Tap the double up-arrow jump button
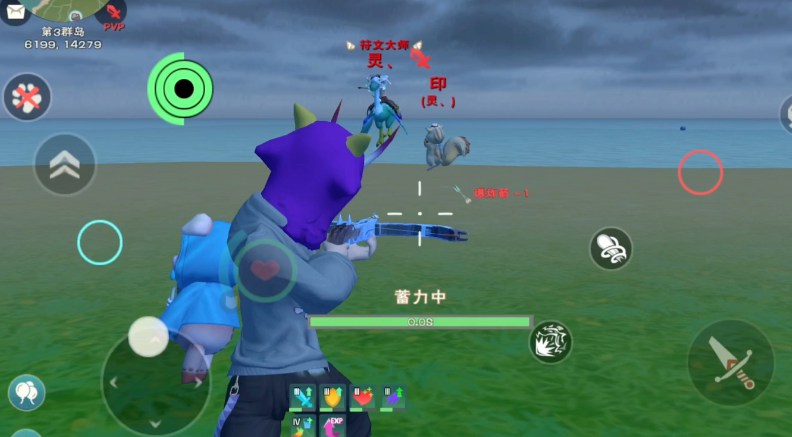 (65, 165)
